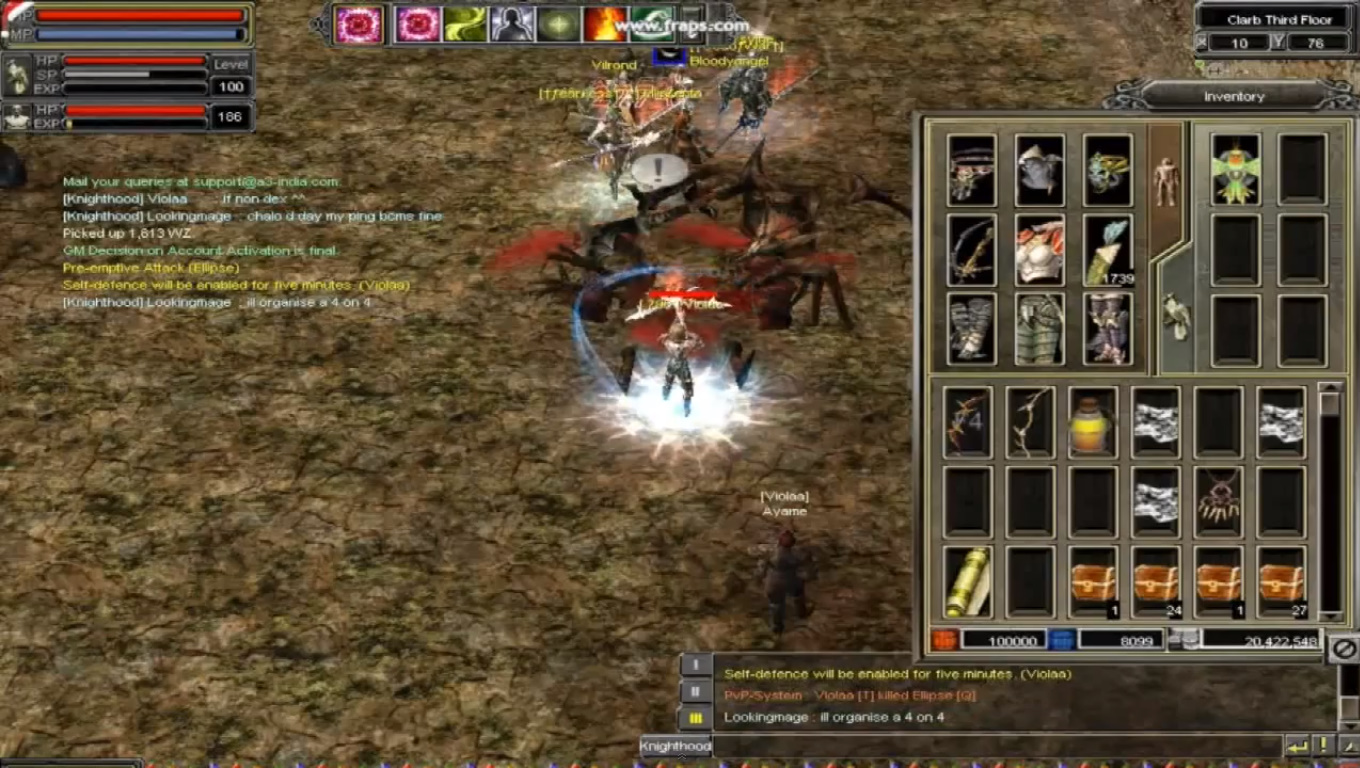Switch to the character figure equipment tab

(x=1166, y=180)
